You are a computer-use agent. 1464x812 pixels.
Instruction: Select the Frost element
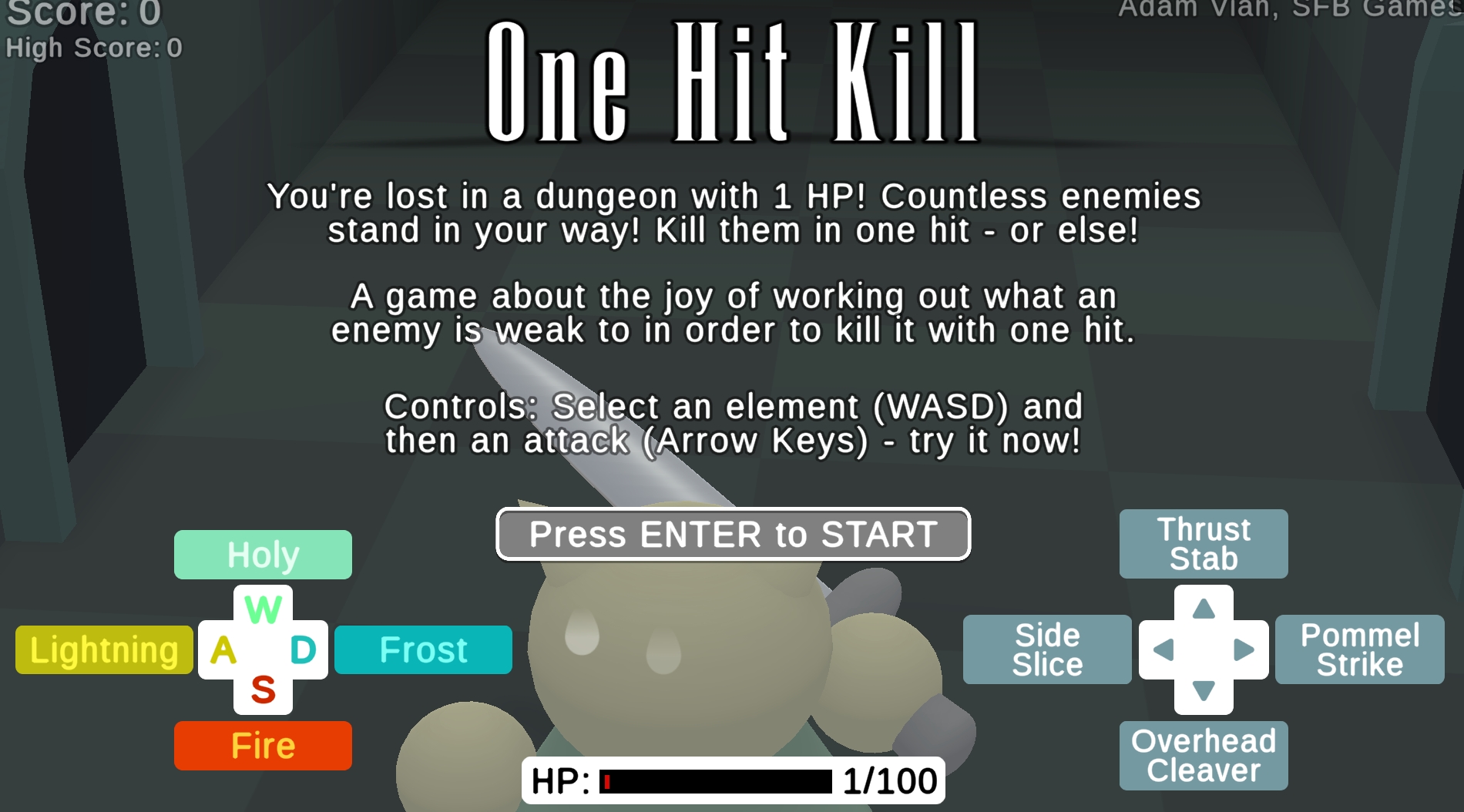(423, 649)
